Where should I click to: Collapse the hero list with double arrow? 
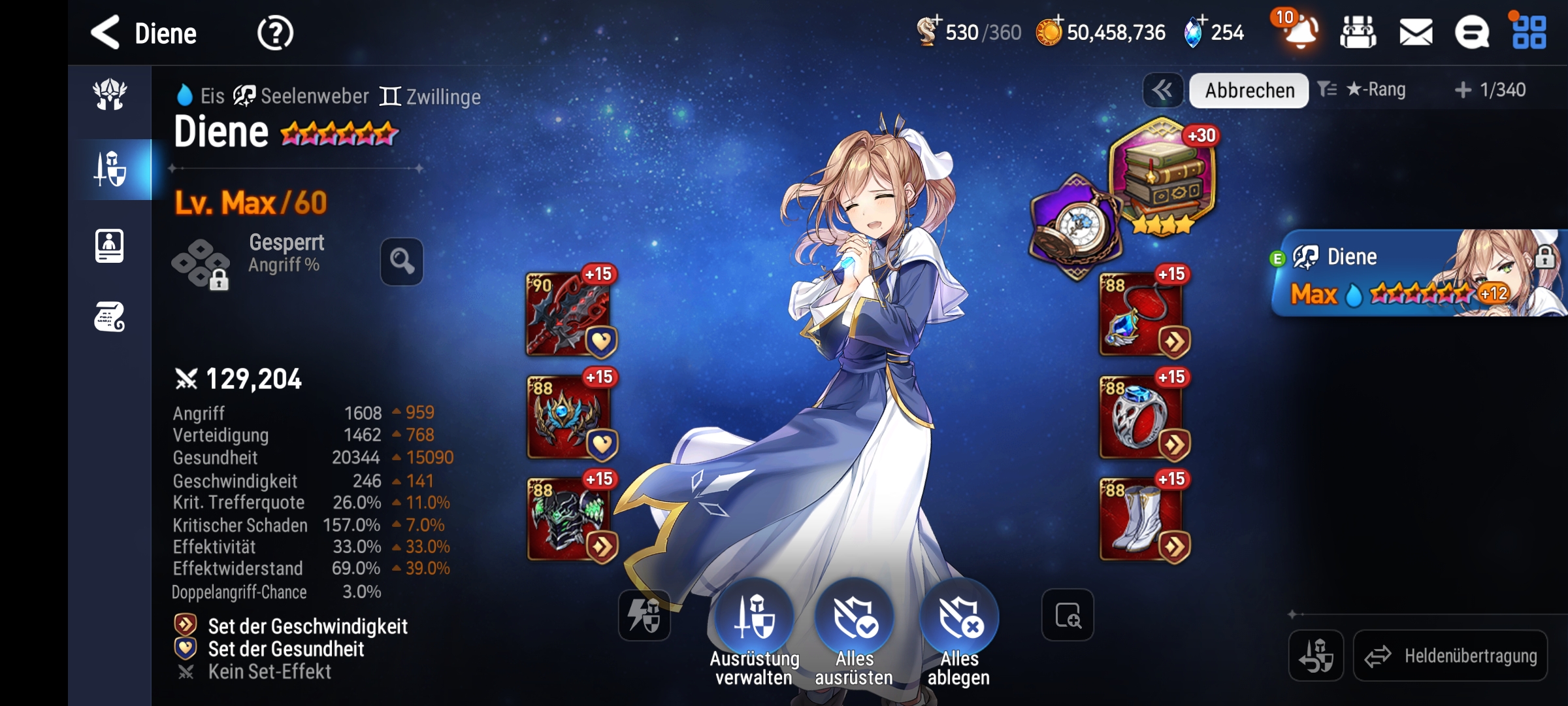pos(1162,90)
